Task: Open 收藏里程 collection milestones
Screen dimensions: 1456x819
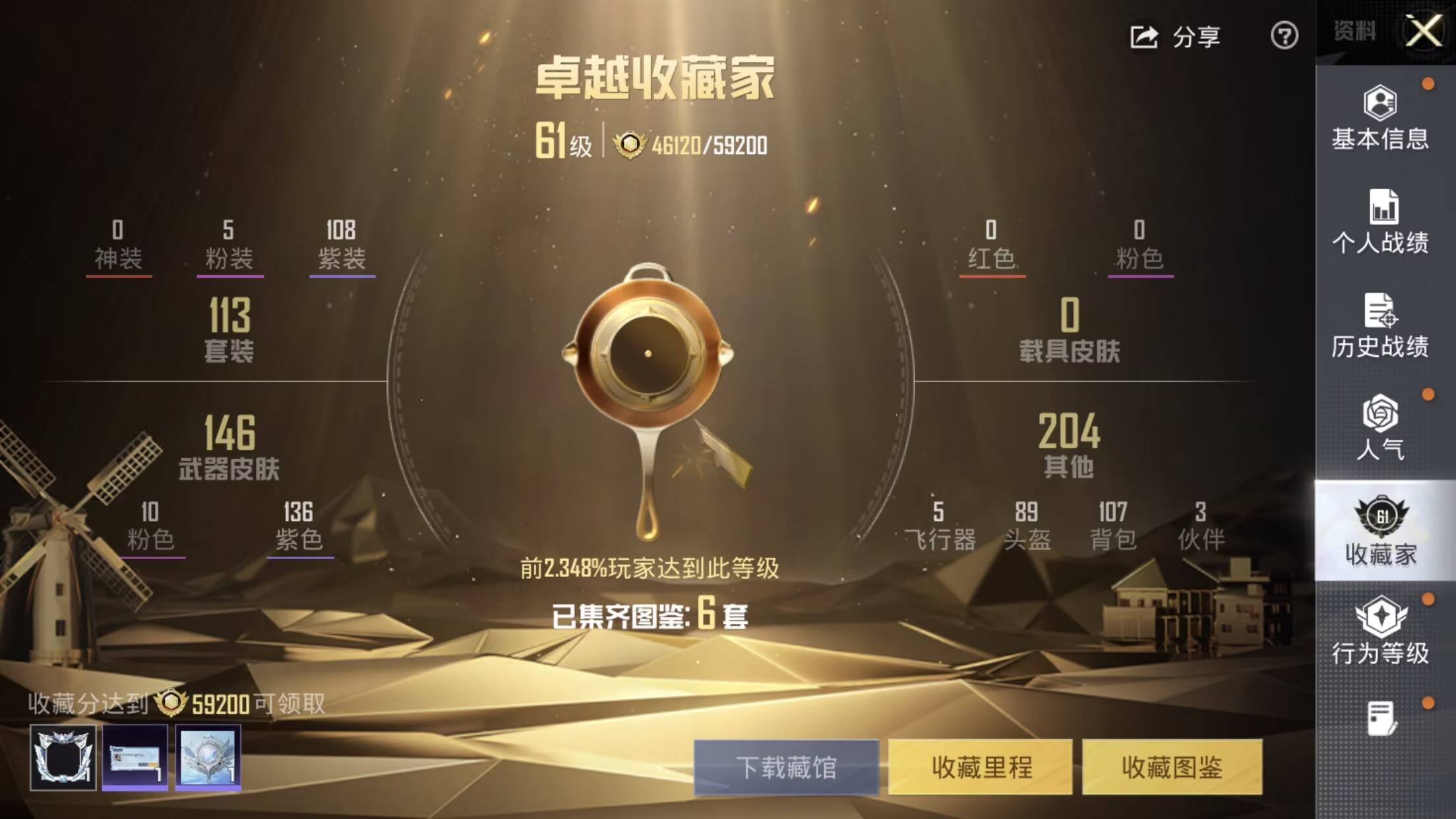Action: (981, 767)
